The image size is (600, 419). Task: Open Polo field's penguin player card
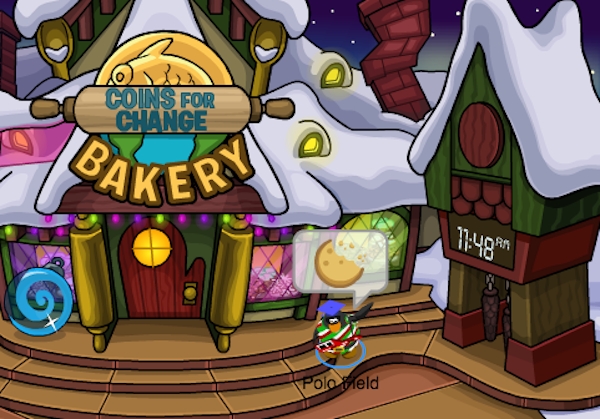pos(339,334)
